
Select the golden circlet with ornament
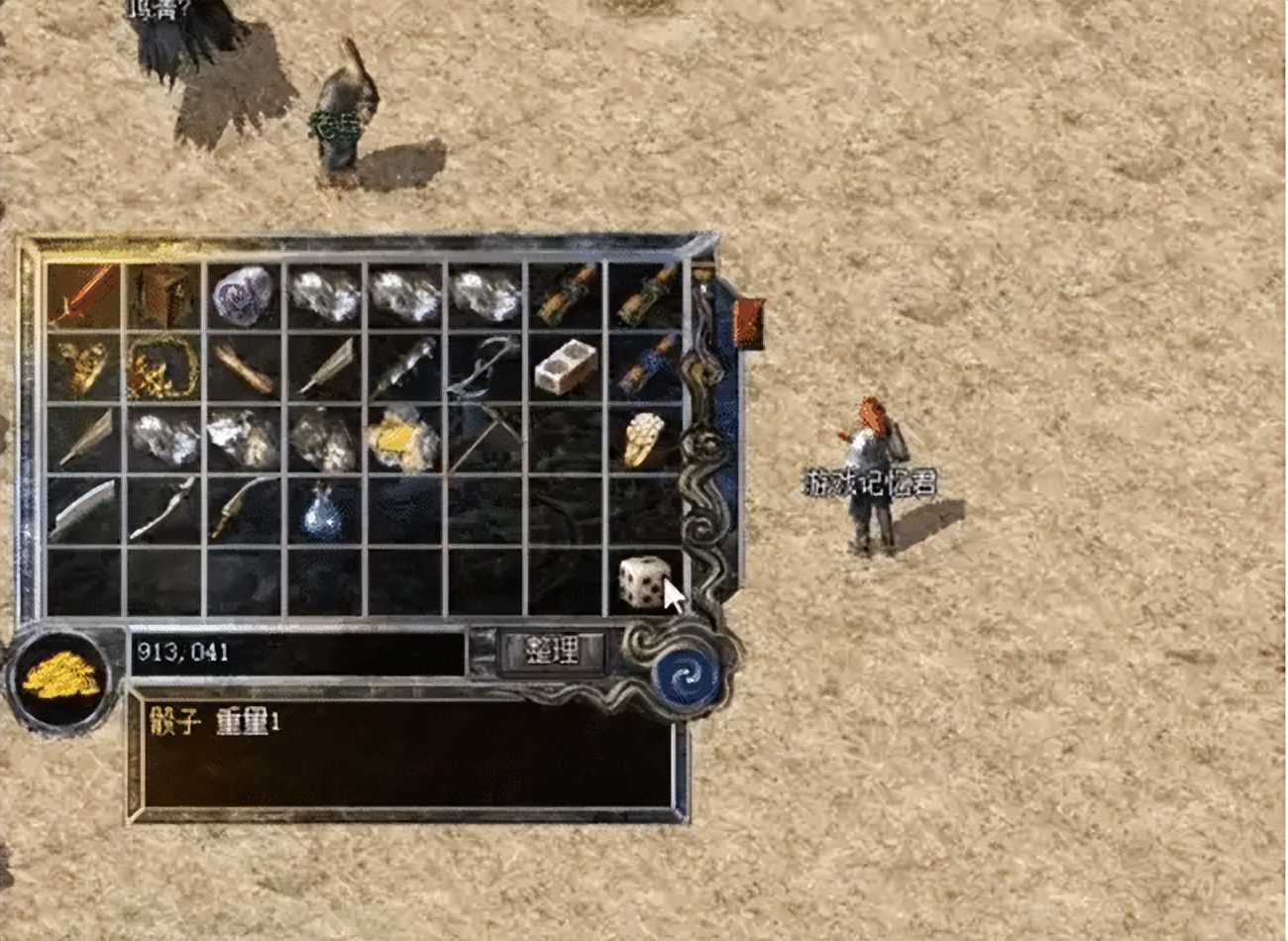(162, 367)
